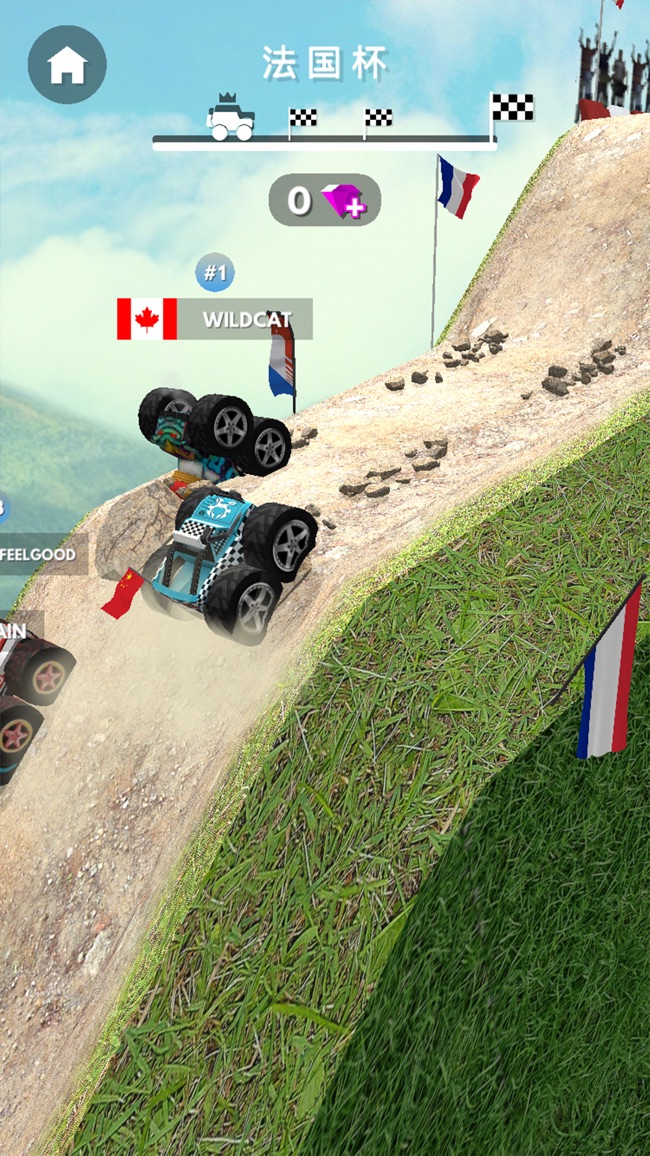Open the gem purchase counter
650x1156 pixels.
[325, 200]
